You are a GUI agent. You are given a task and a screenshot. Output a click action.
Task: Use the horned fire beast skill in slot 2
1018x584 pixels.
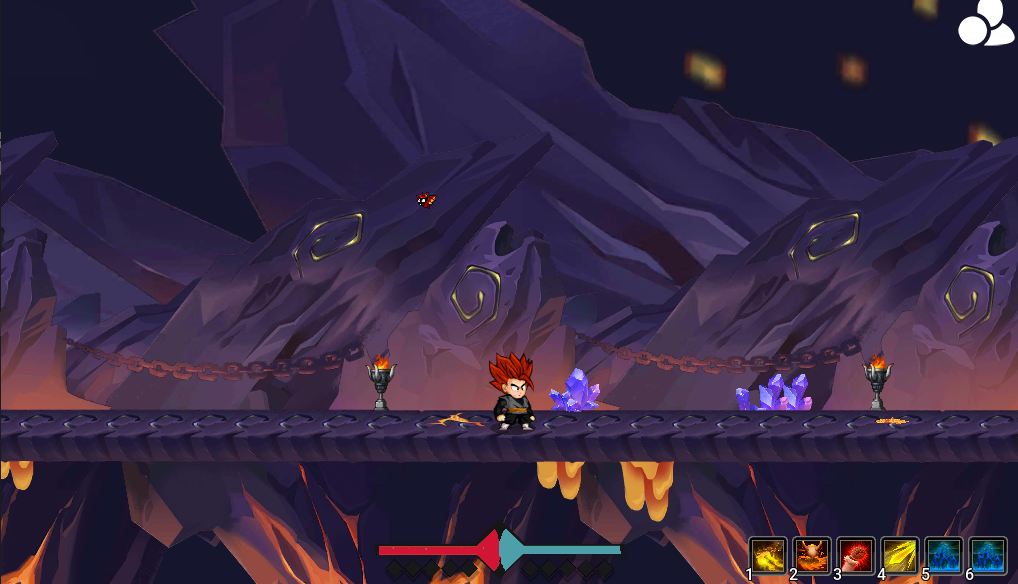click(812, 555)
